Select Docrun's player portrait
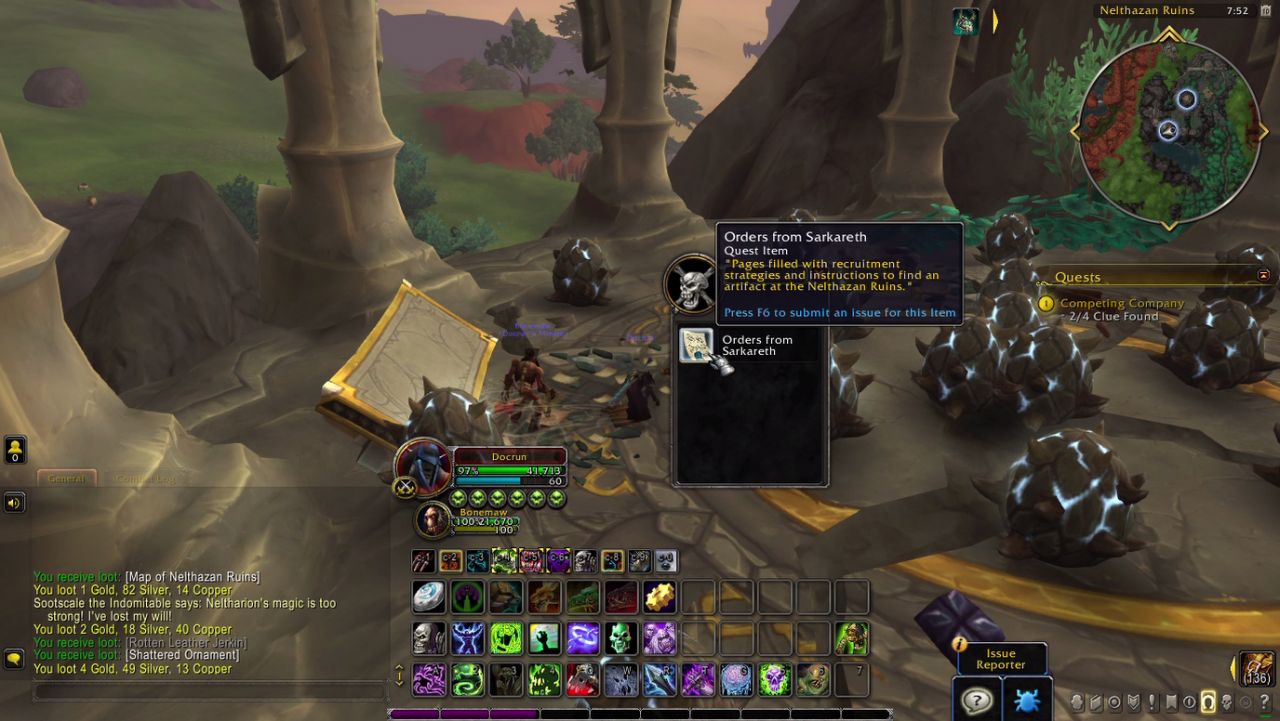 point(423,467)
